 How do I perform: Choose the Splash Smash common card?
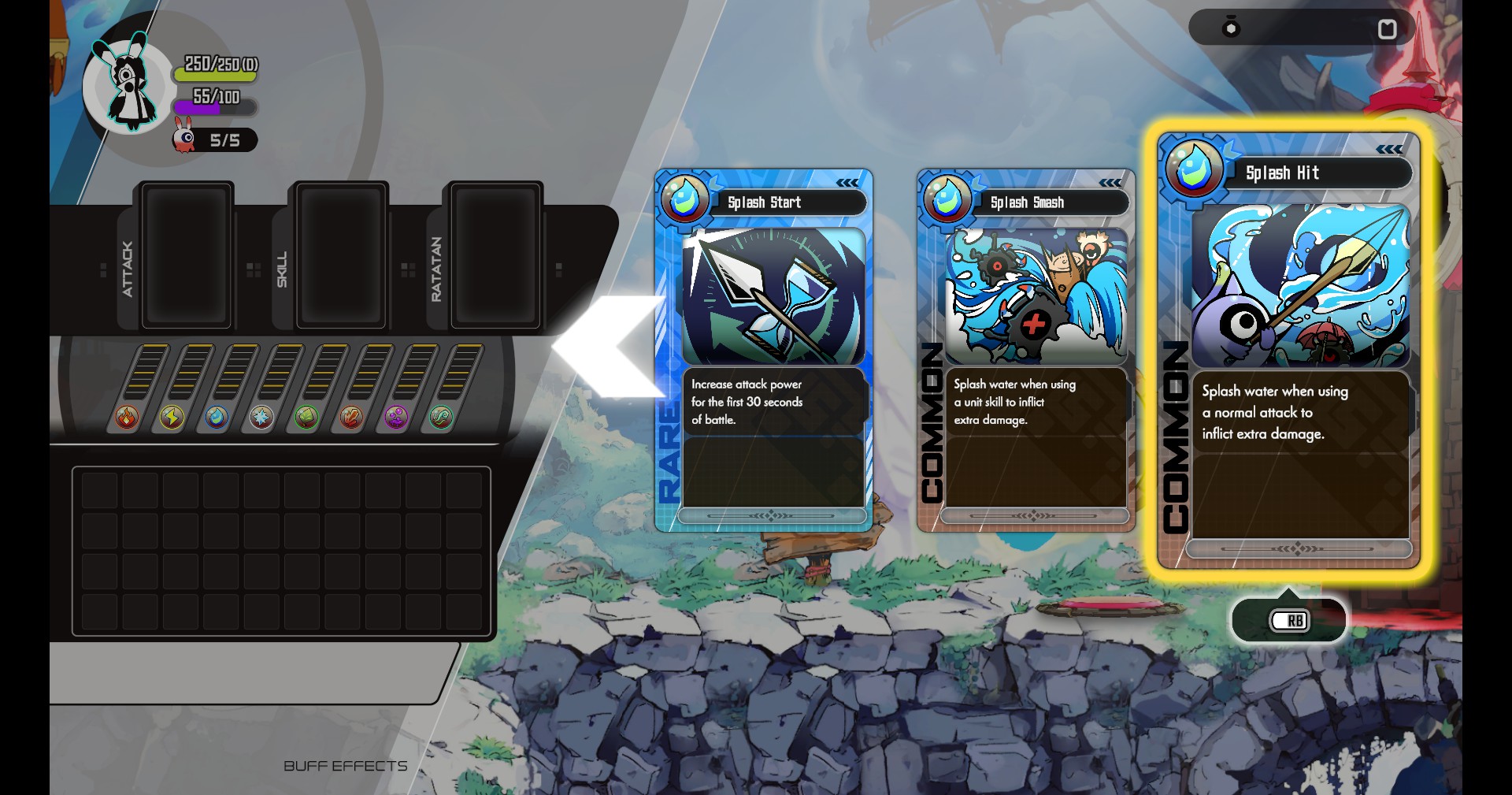click(x=1025, y=351)
